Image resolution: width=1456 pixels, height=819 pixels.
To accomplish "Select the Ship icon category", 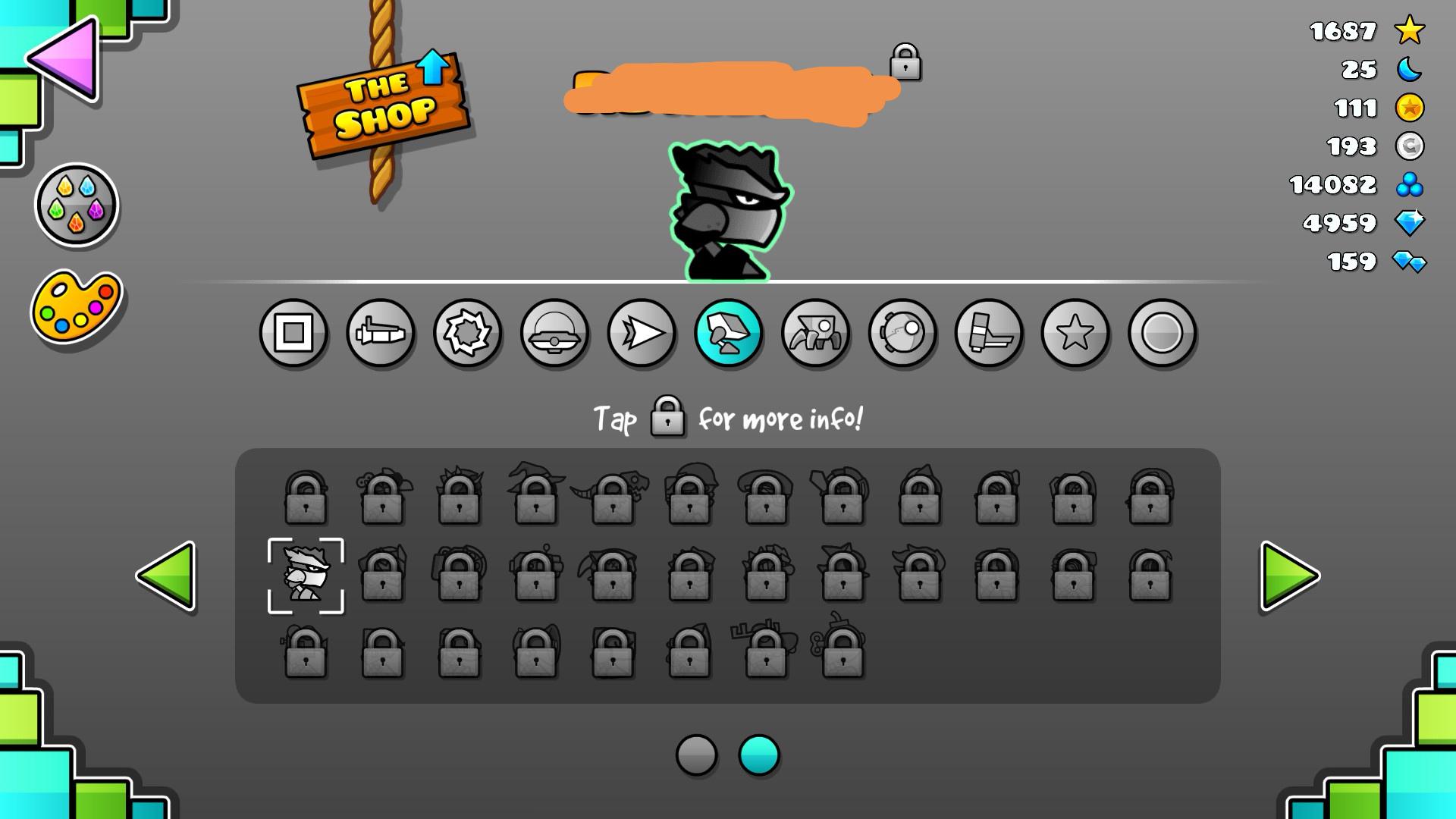I will click(381, 334).
